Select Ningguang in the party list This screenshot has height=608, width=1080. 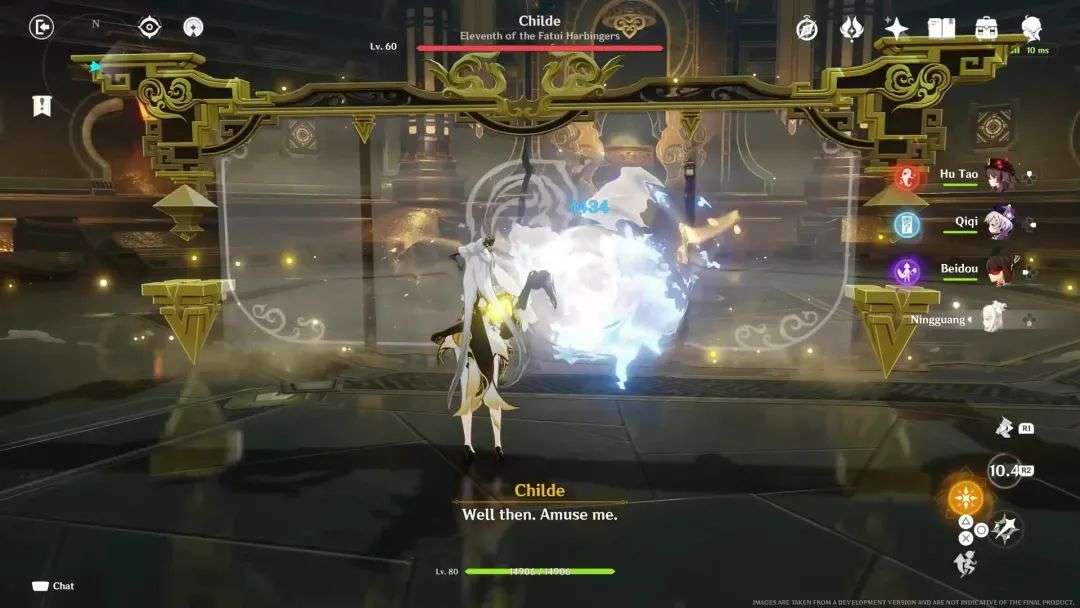coord(995,319)
